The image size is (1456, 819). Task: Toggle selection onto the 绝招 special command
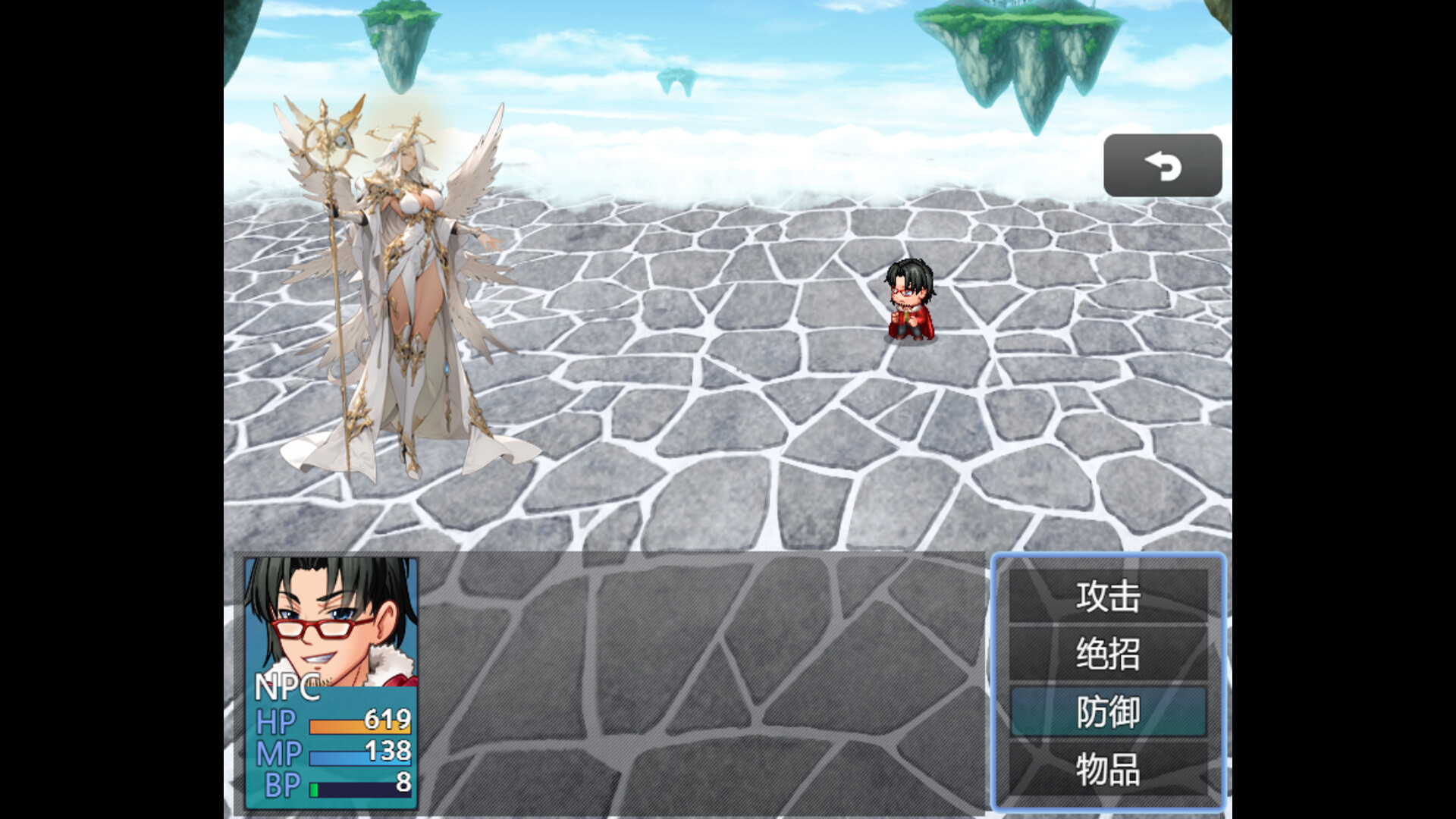[x=1107, y=654]
